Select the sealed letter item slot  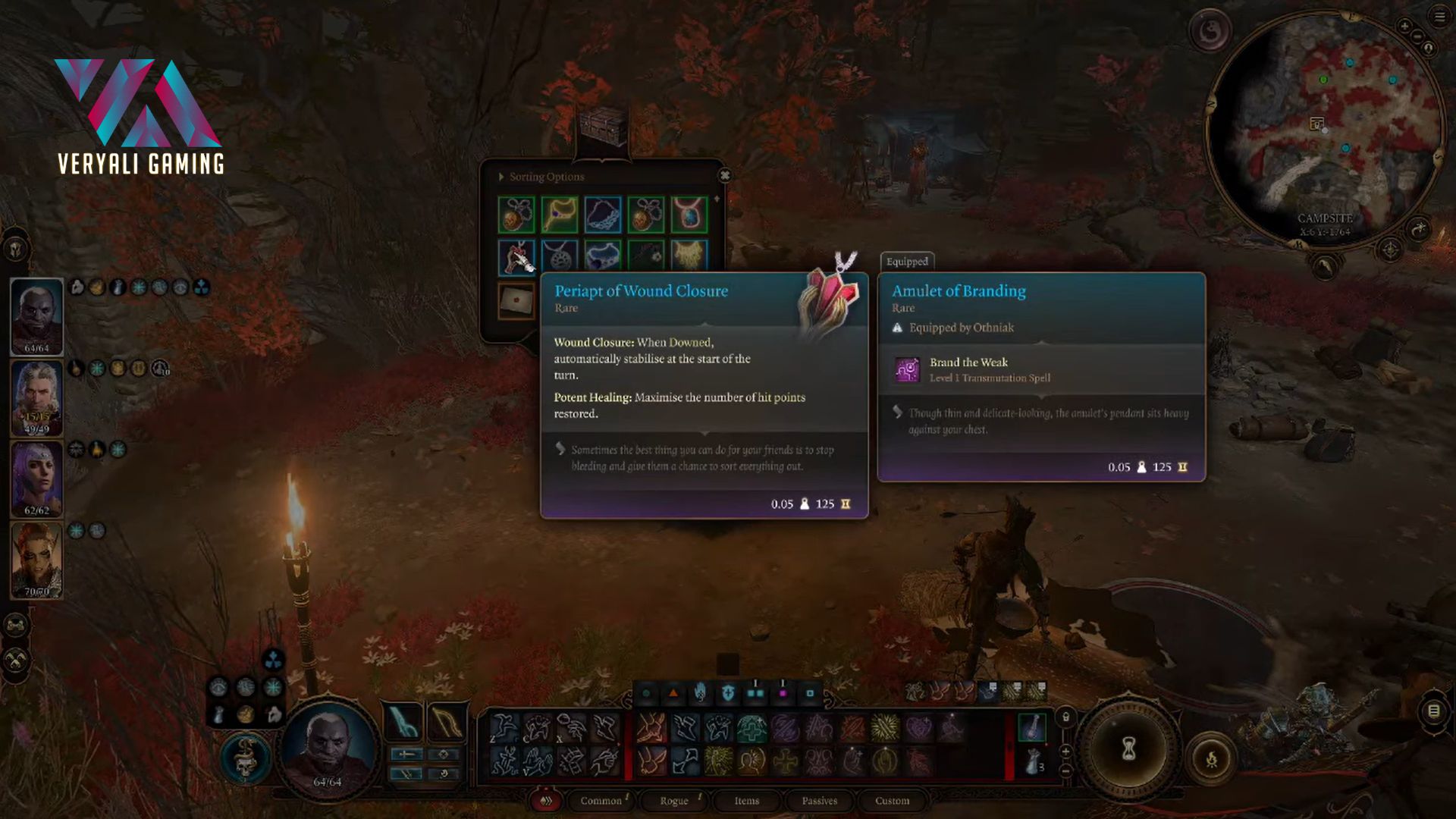[516, 300]
